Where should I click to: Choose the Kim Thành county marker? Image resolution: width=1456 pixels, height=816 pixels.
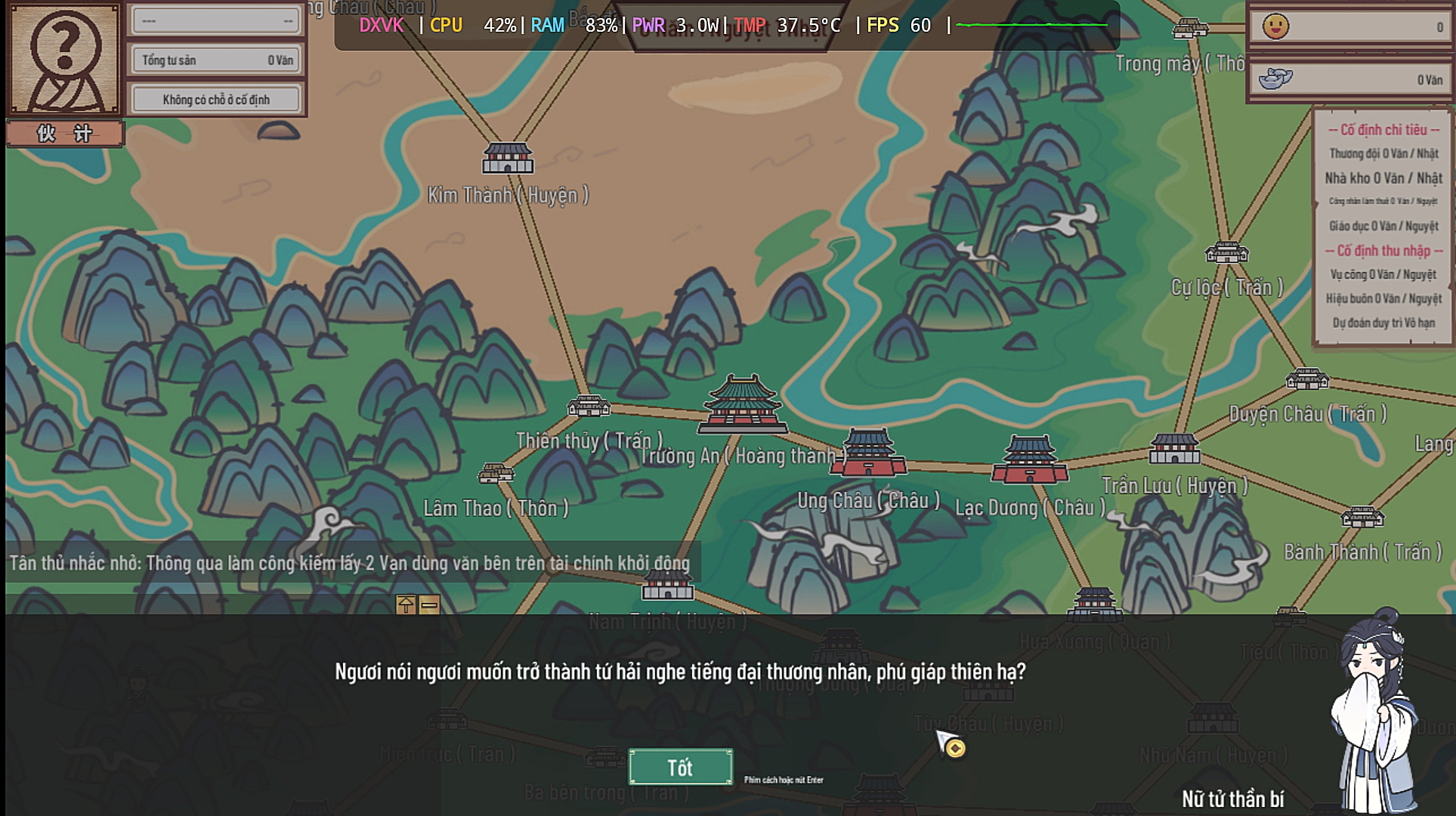(508, 158)
